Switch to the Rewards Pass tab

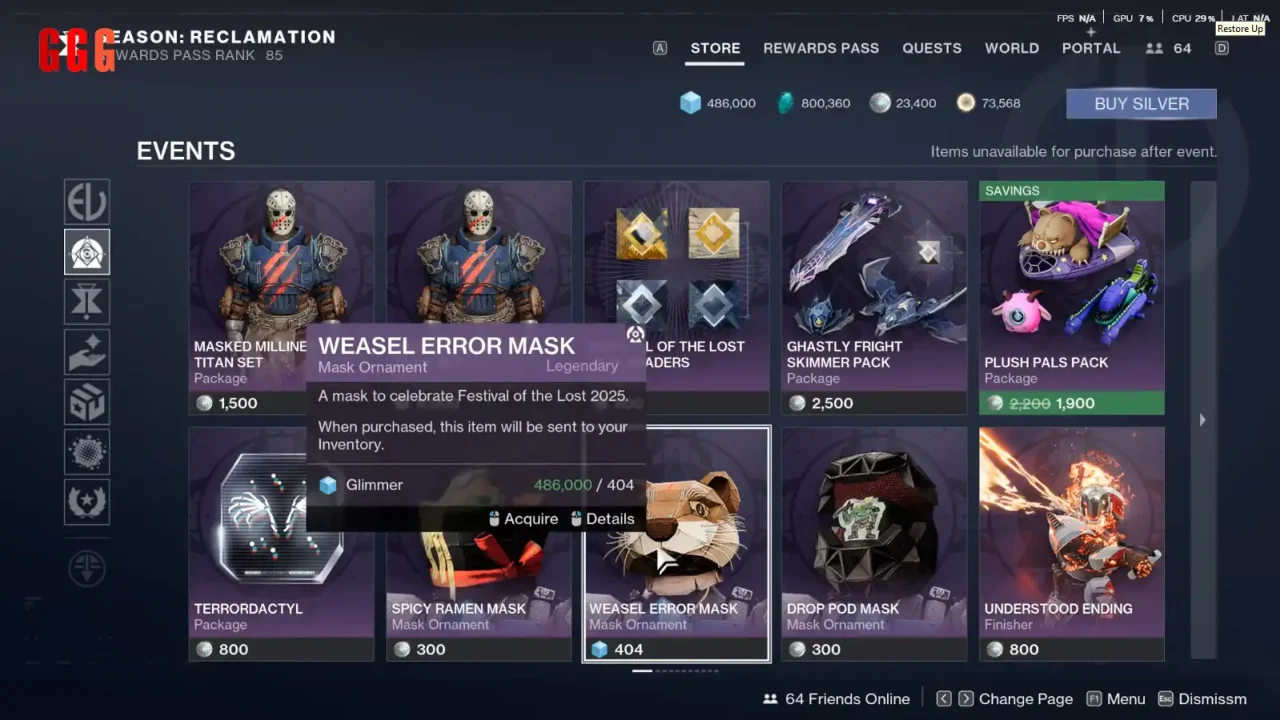click(821, 48)
